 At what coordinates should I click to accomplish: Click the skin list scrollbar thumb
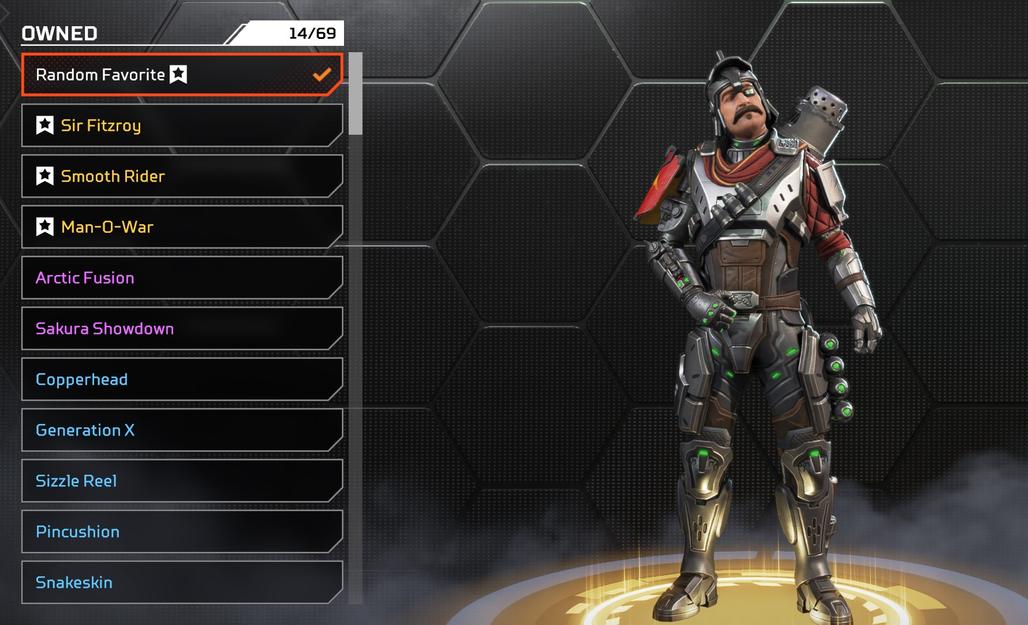pyautogui.click(x=355, y=94)
